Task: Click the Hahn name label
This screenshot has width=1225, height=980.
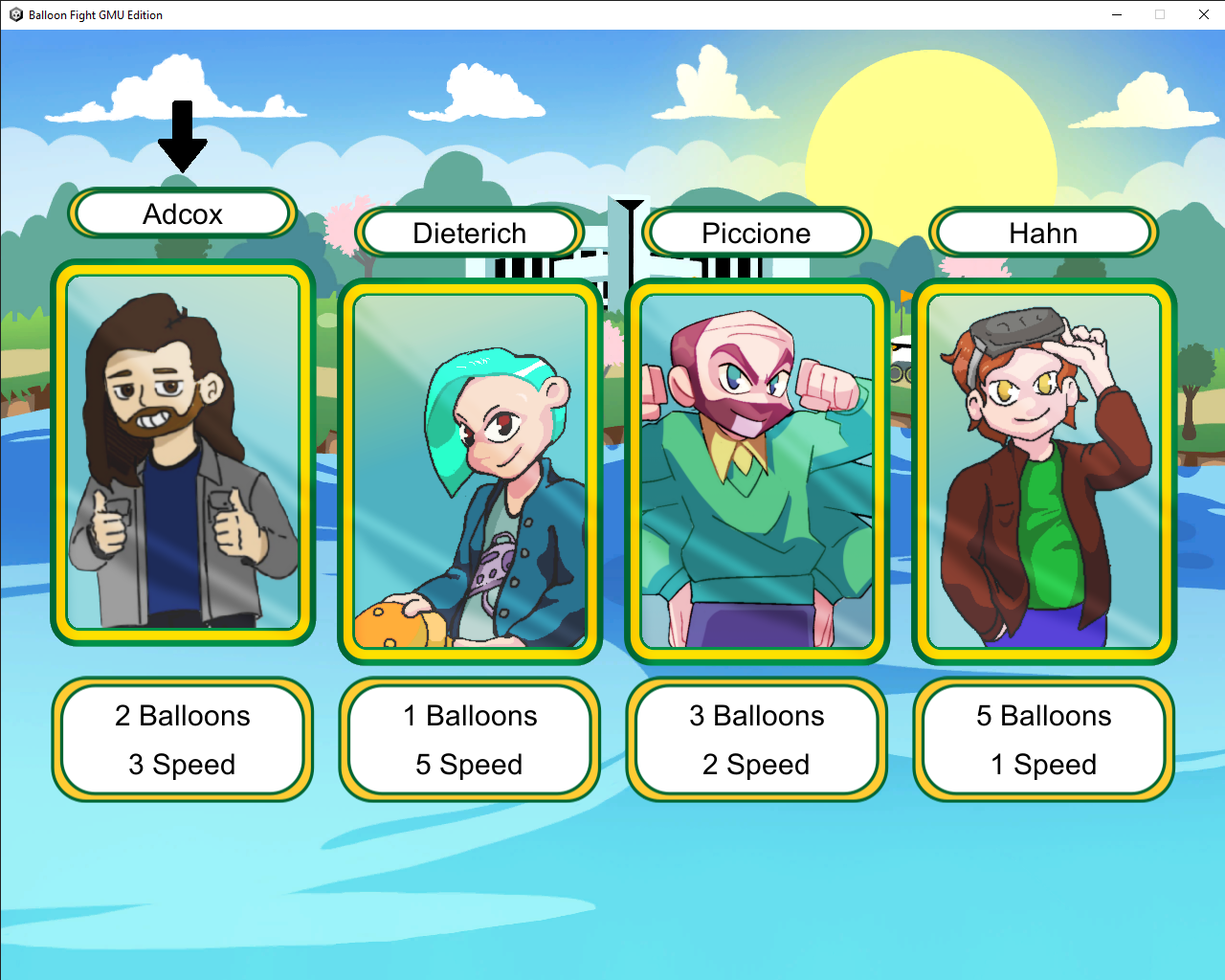Action: [1043, 233]
